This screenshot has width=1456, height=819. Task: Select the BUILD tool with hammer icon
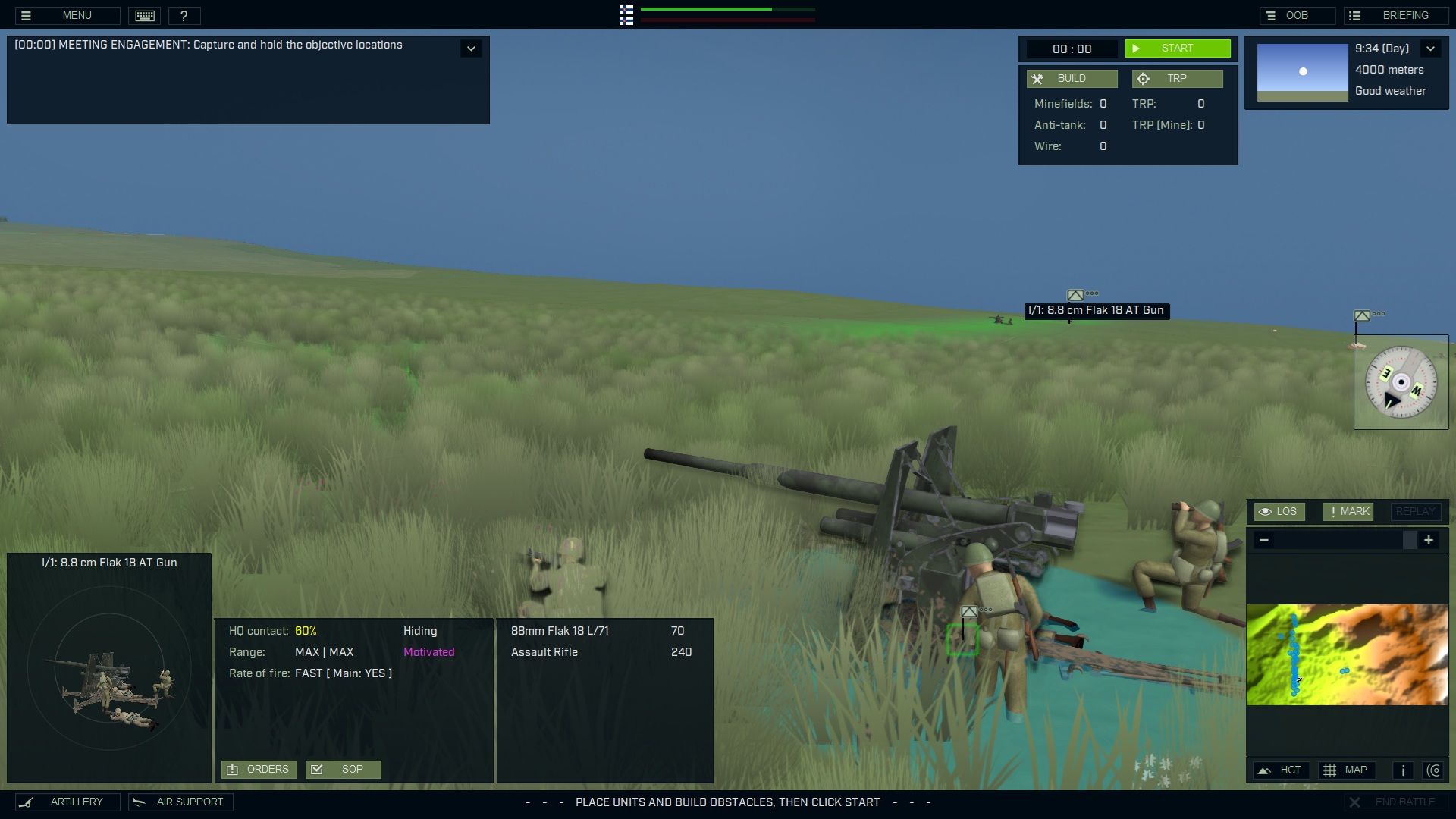(x=1072, y=78)
